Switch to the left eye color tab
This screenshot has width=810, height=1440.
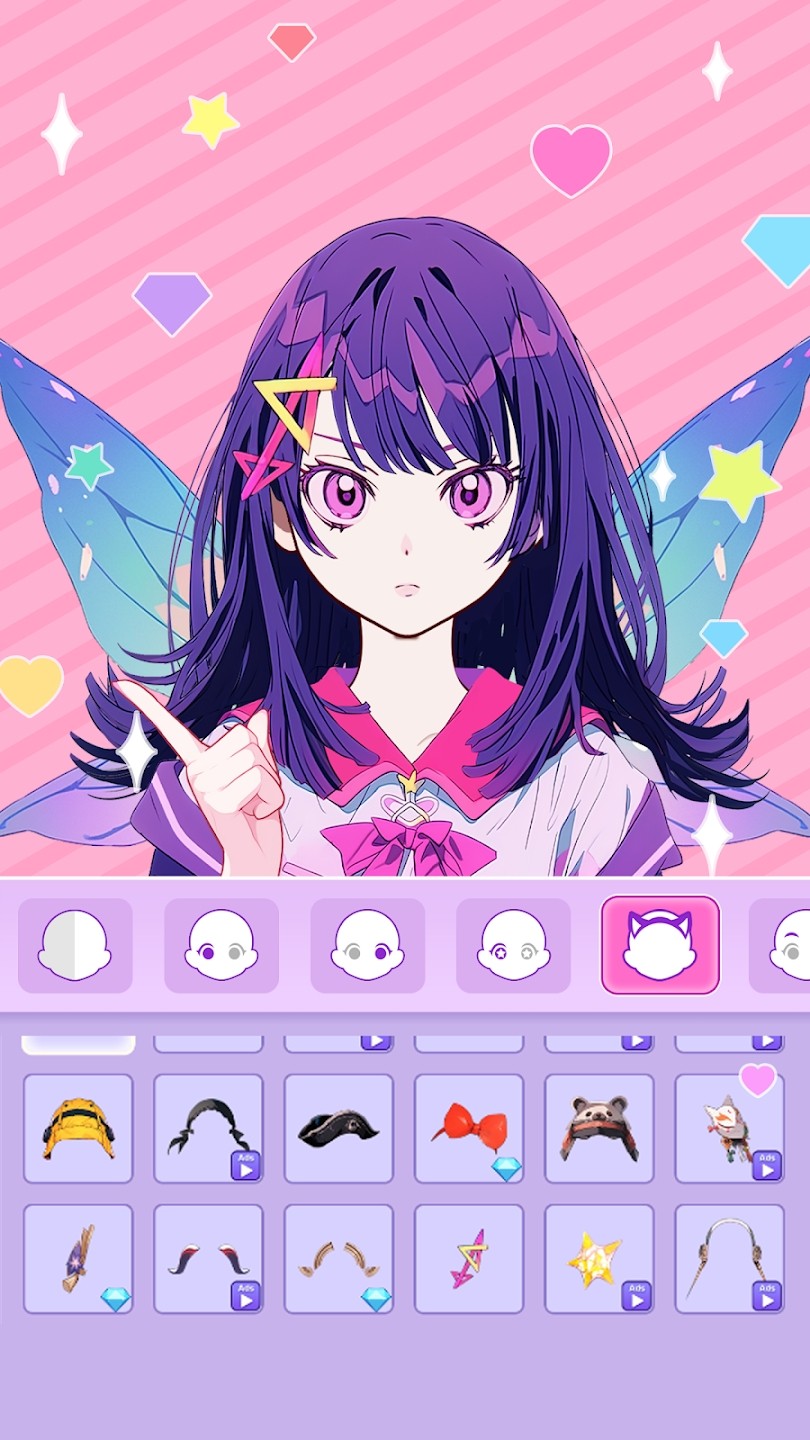(221, 945)
